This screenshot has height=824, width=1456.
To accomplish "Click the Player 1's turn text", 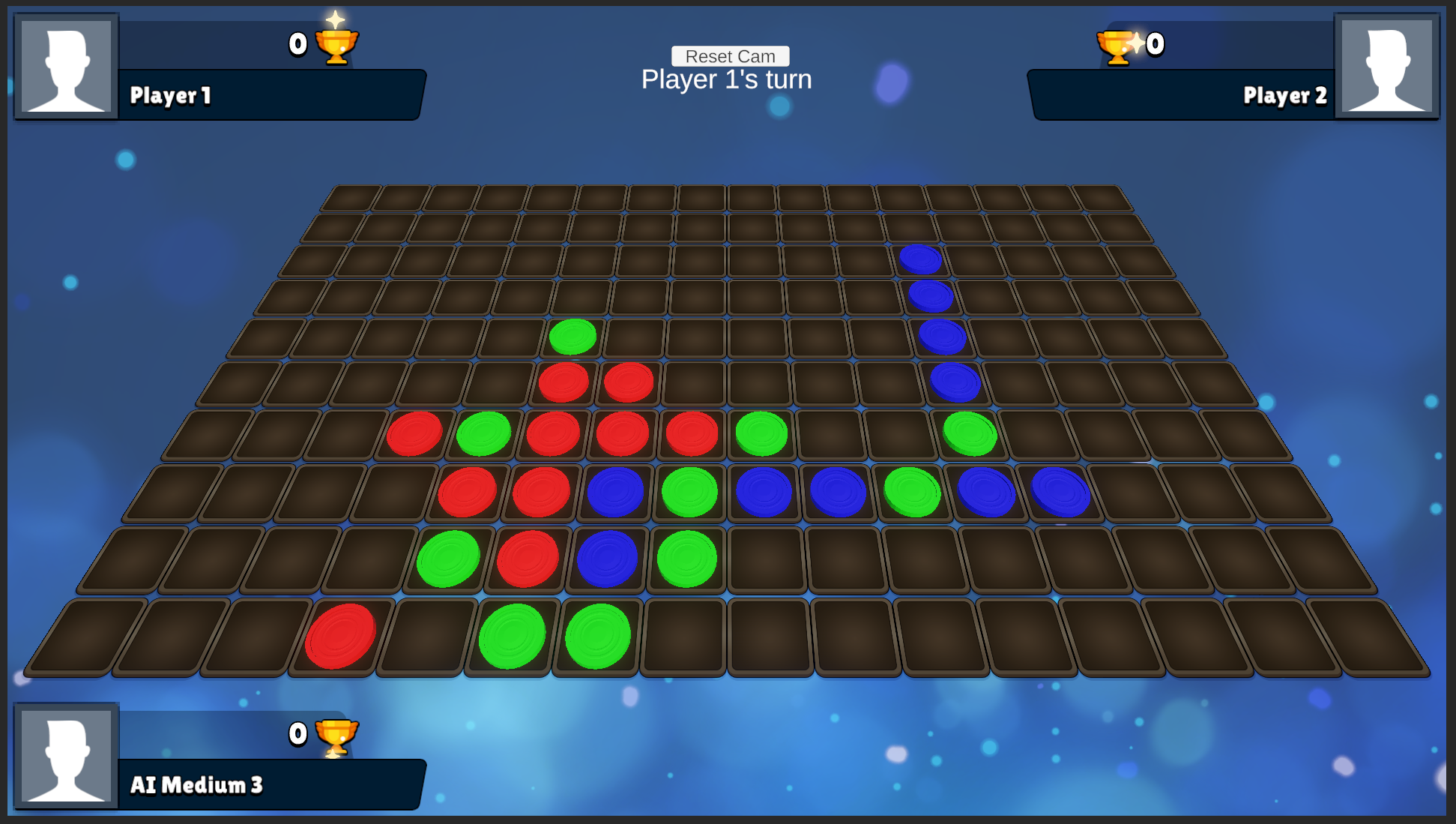I will click(725, 79).
